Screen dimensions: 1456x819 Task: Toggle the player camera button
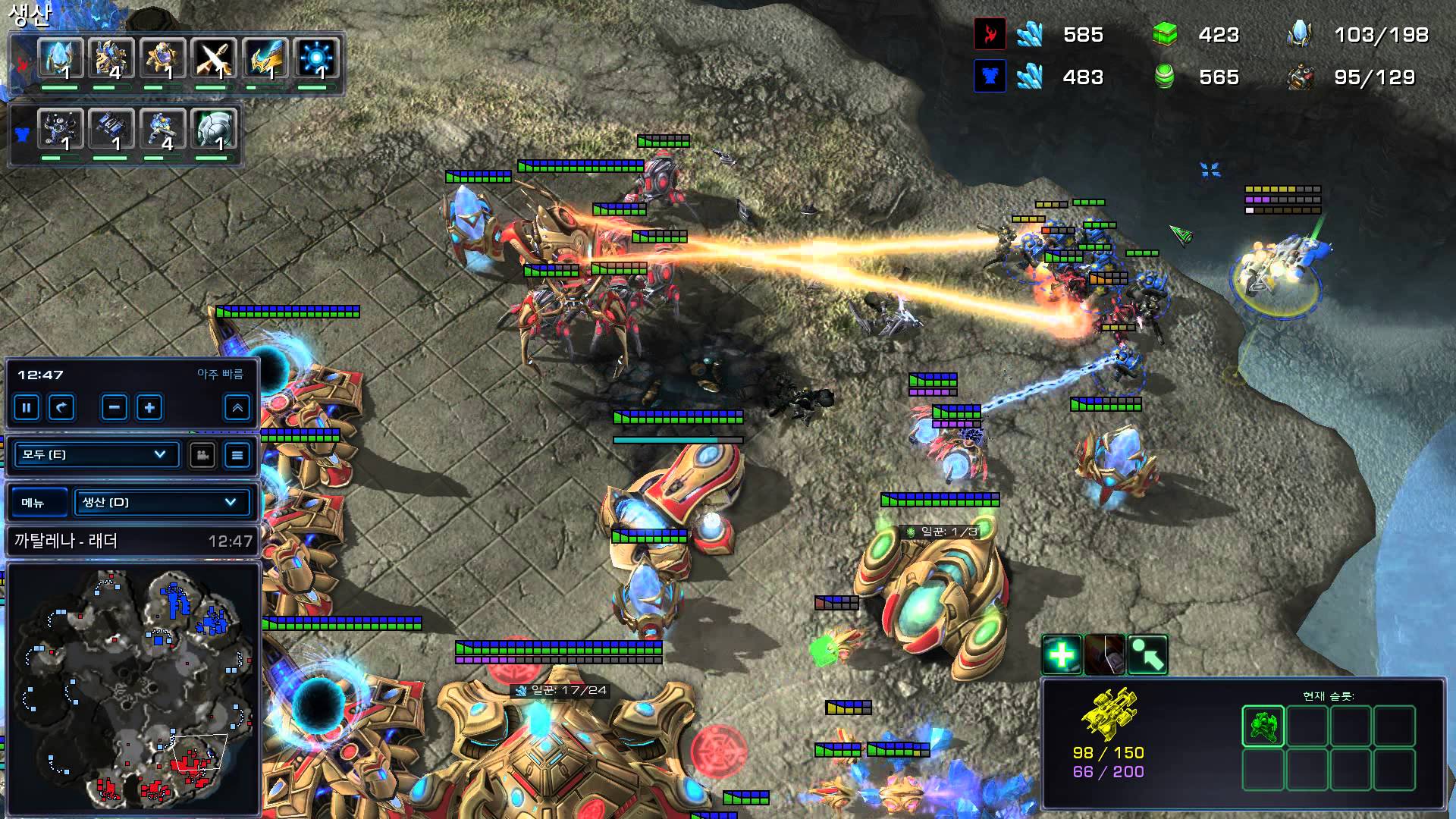coord(202,455)
